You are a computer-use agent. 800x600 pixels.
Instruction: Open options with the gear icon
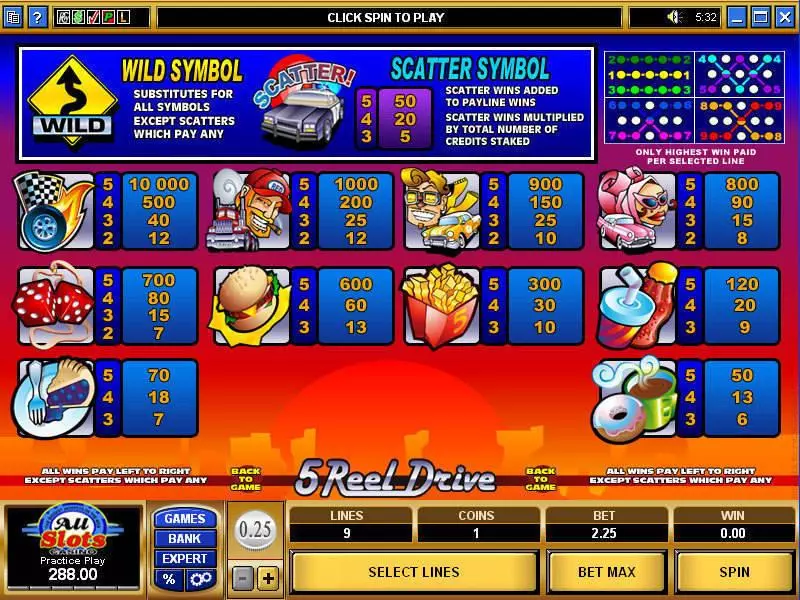pyautogui.click(x=199, y=579)
